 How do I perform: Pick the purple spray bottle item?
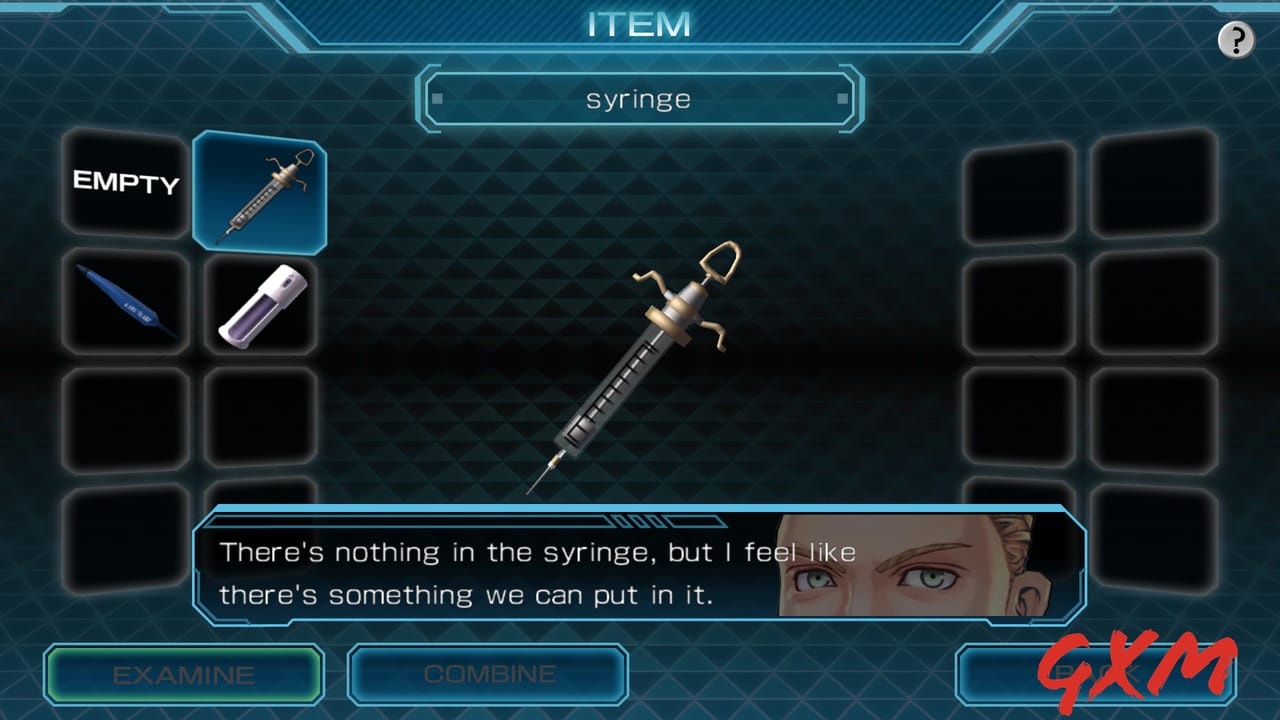coord(259,305)
